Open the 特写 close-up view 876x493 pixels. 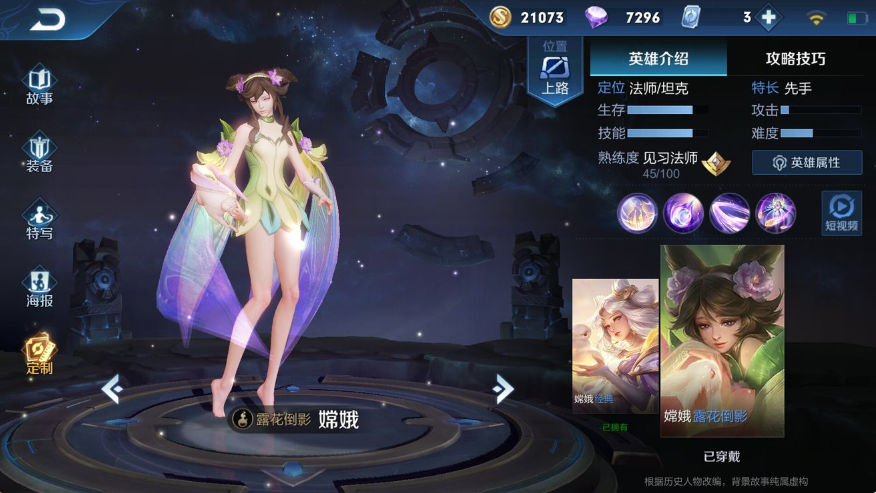[40, 220]
